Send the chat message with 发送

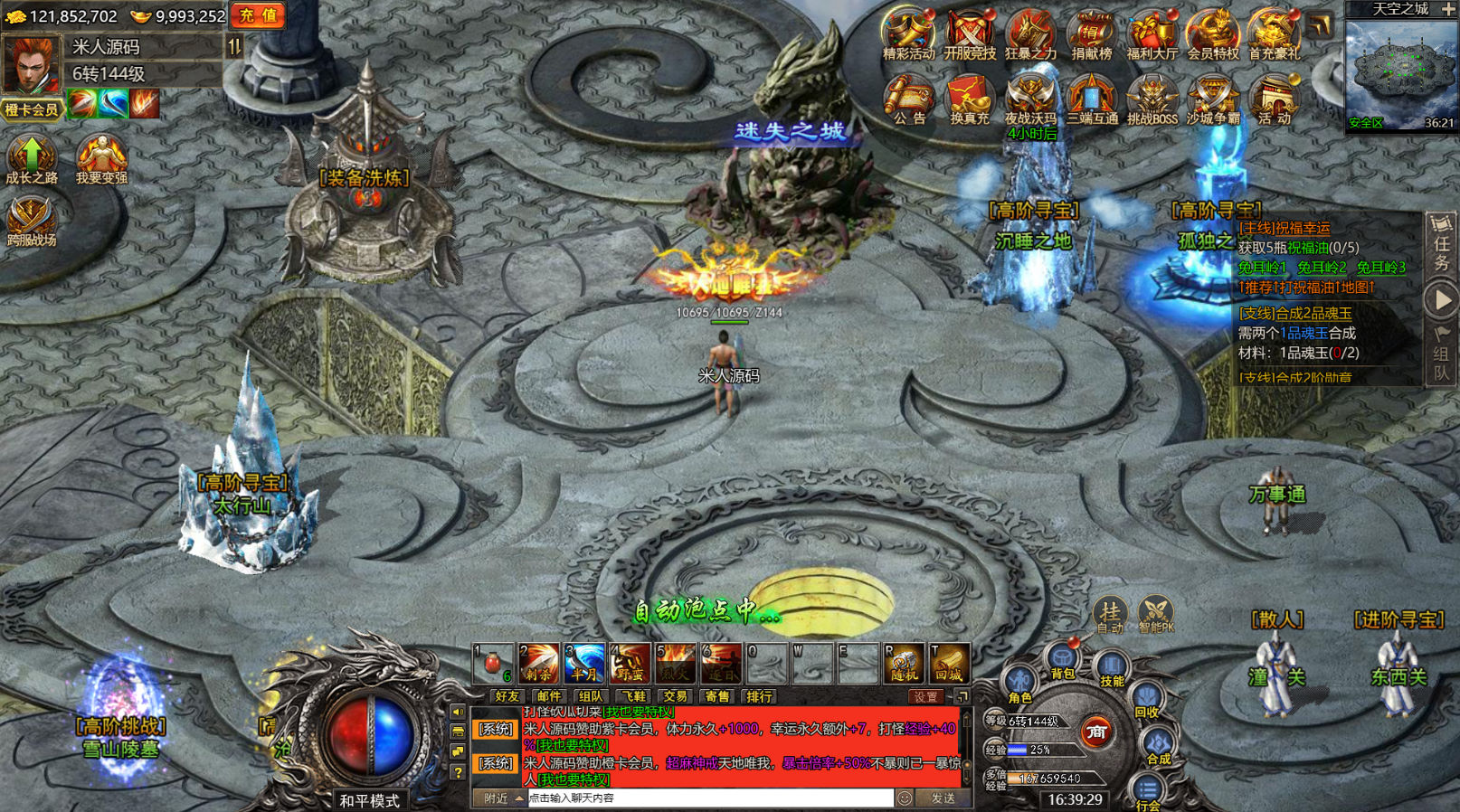tap(943, 798)
